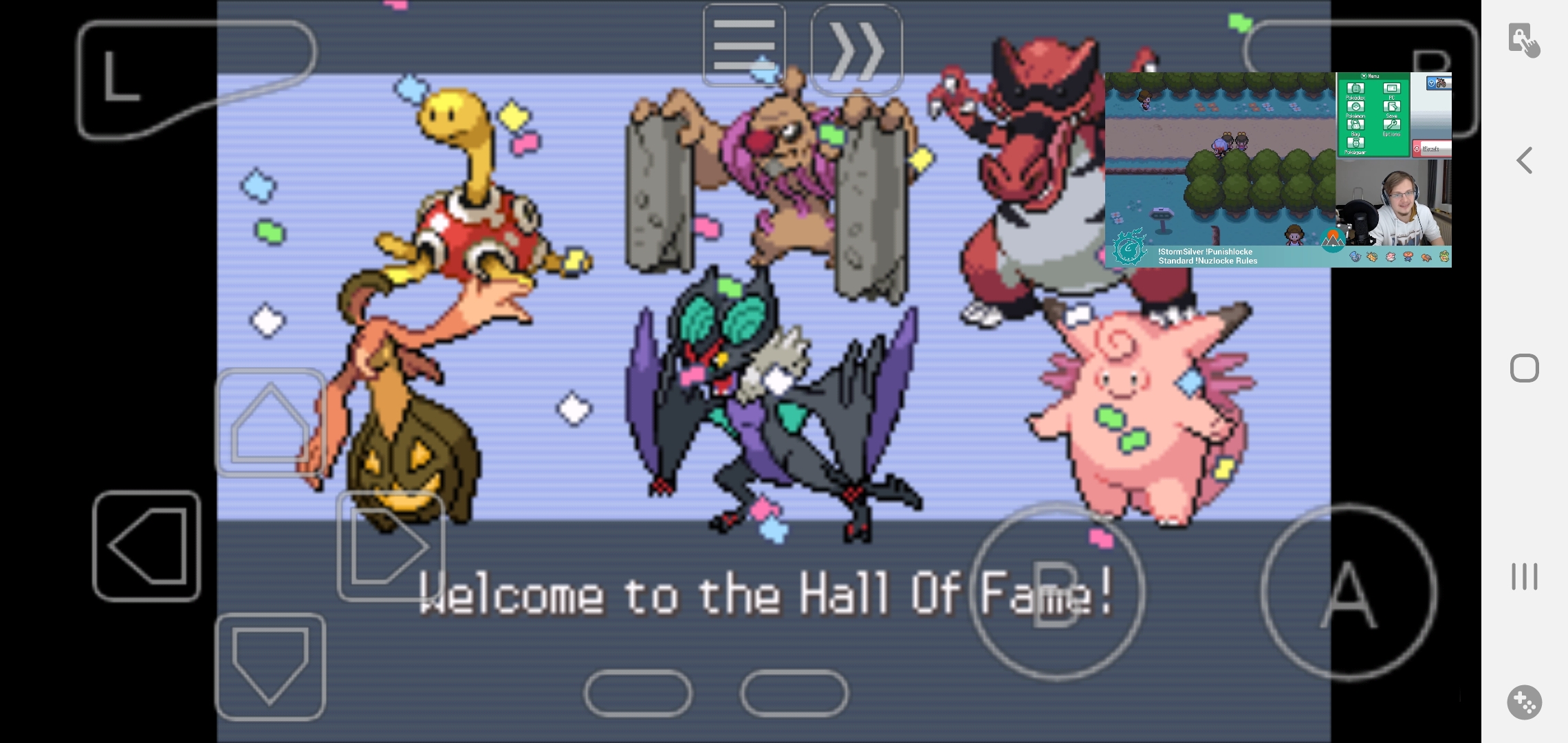
Task: Open the Bag in the game menu
Action: pos(1355,125)
